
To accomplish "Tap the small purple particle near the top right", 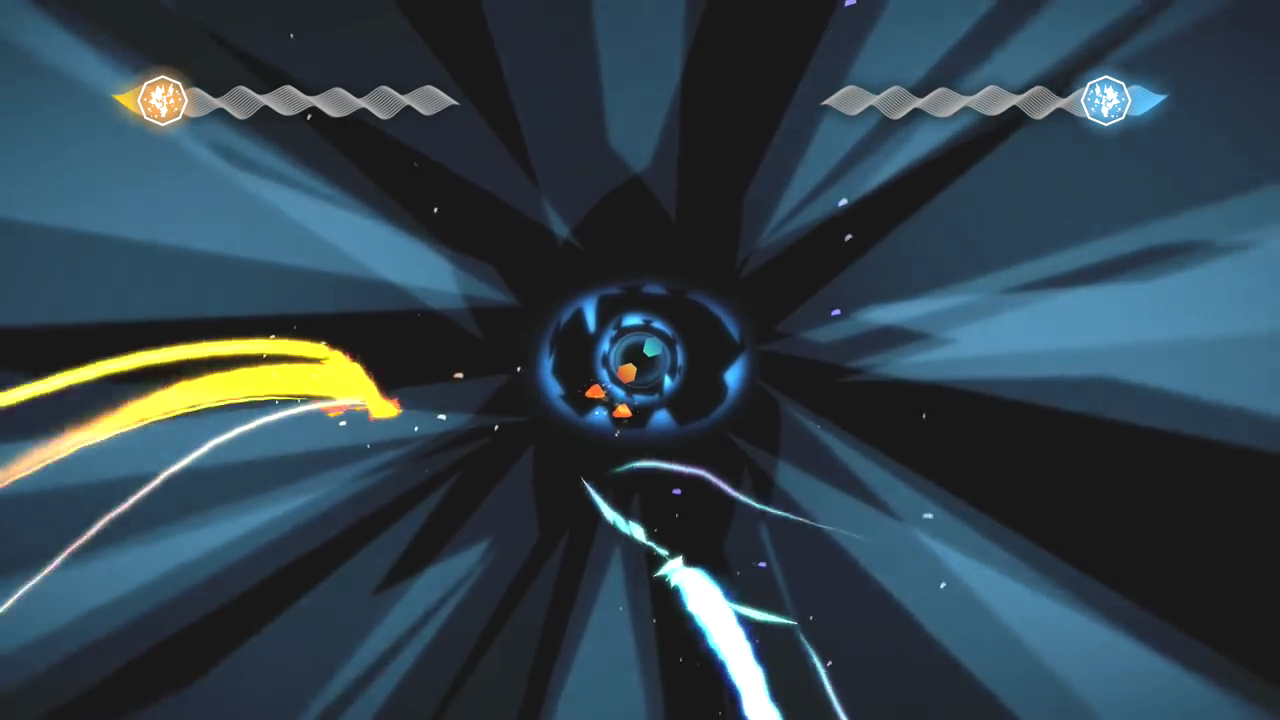I will tap(849, 3).
